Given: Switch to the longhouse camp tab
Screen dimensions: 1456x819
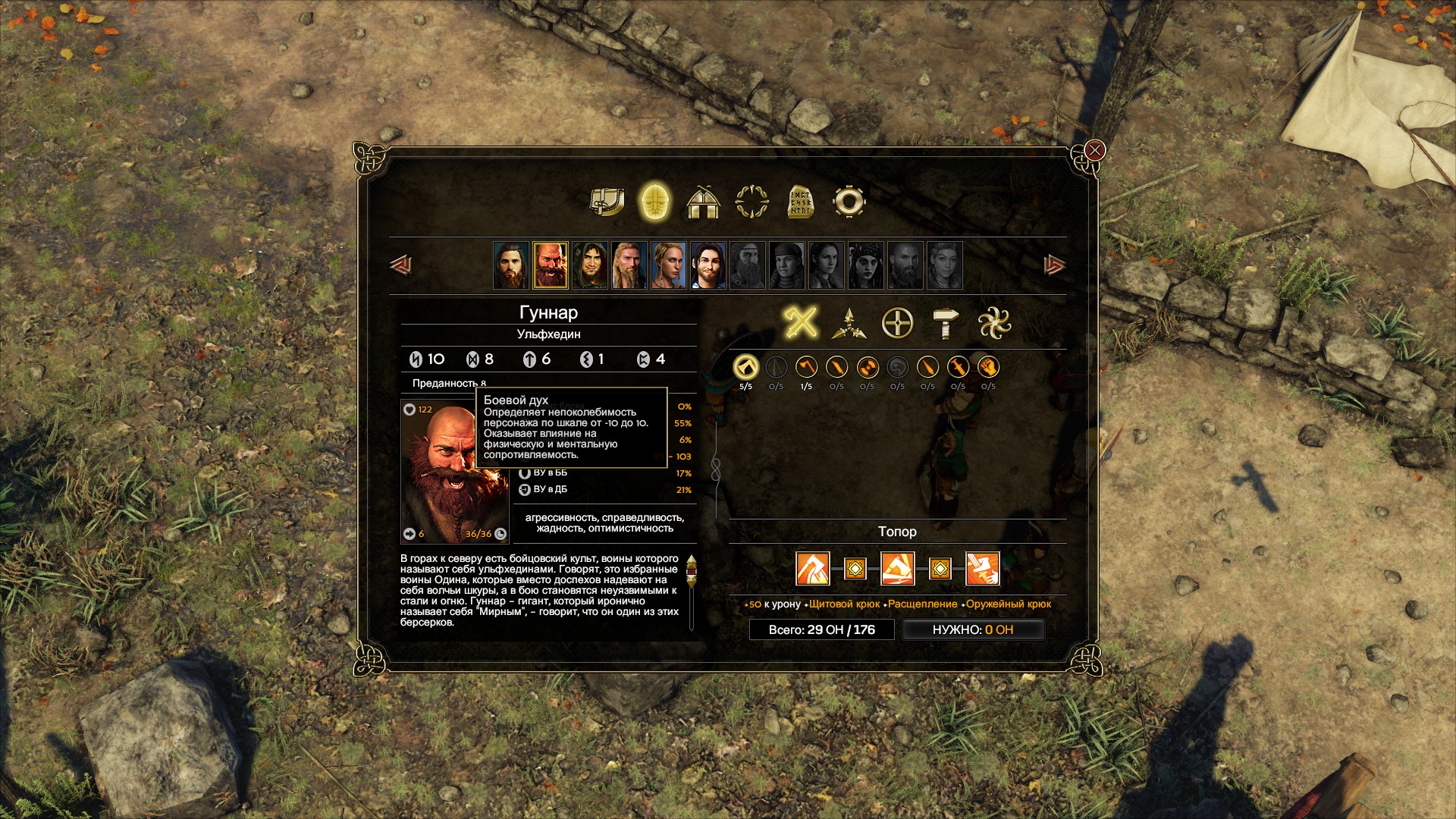Looking at the screenshot, I should pos(702,202).
